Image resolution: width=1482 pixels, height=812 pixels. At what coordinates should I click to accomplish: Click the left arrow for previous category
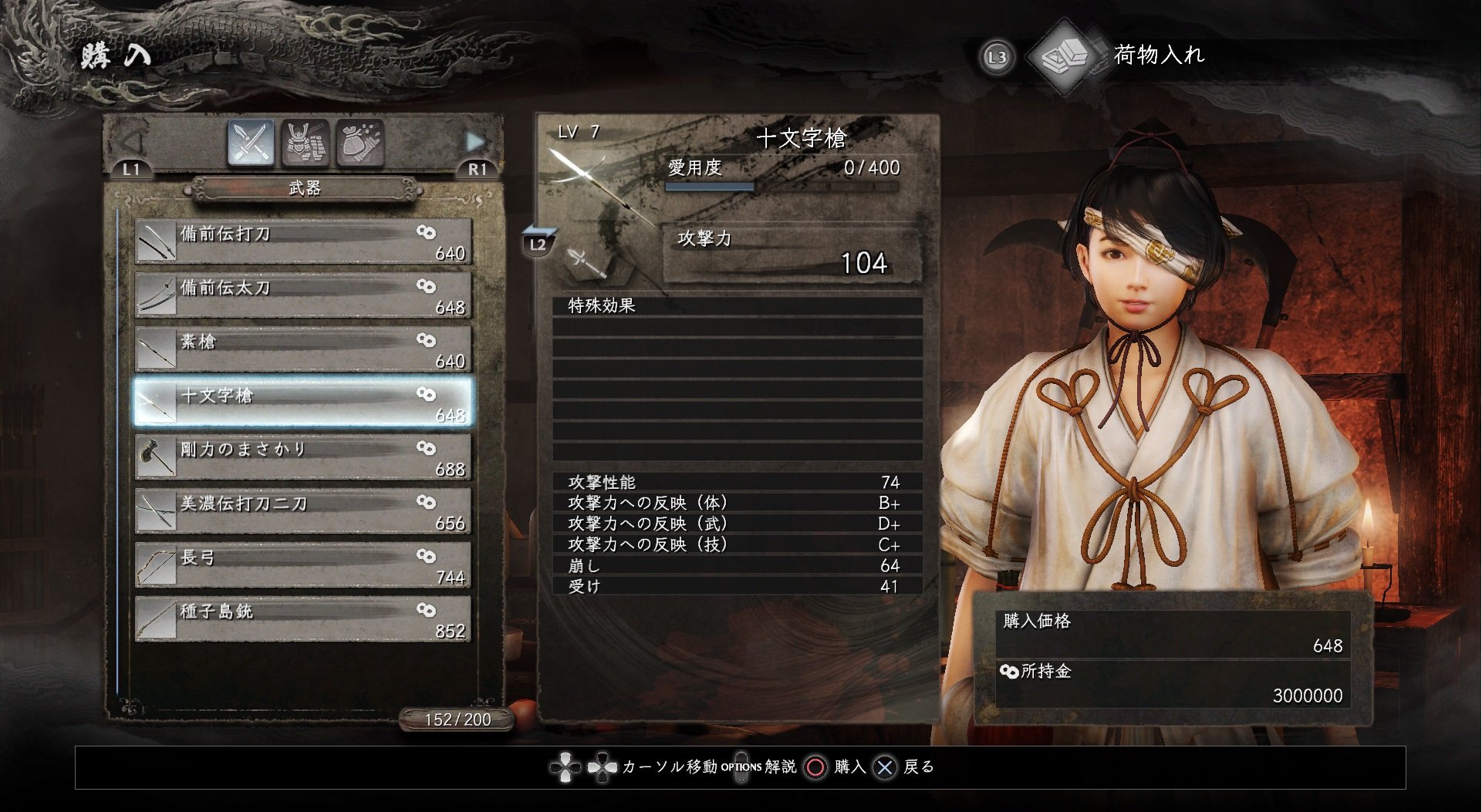pos(133,142)
